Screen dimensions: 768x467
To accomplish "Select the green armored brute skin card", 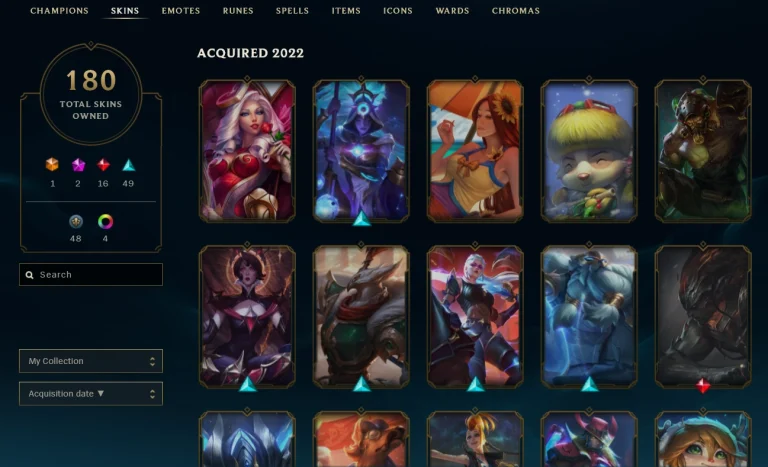I will (702, 151).
